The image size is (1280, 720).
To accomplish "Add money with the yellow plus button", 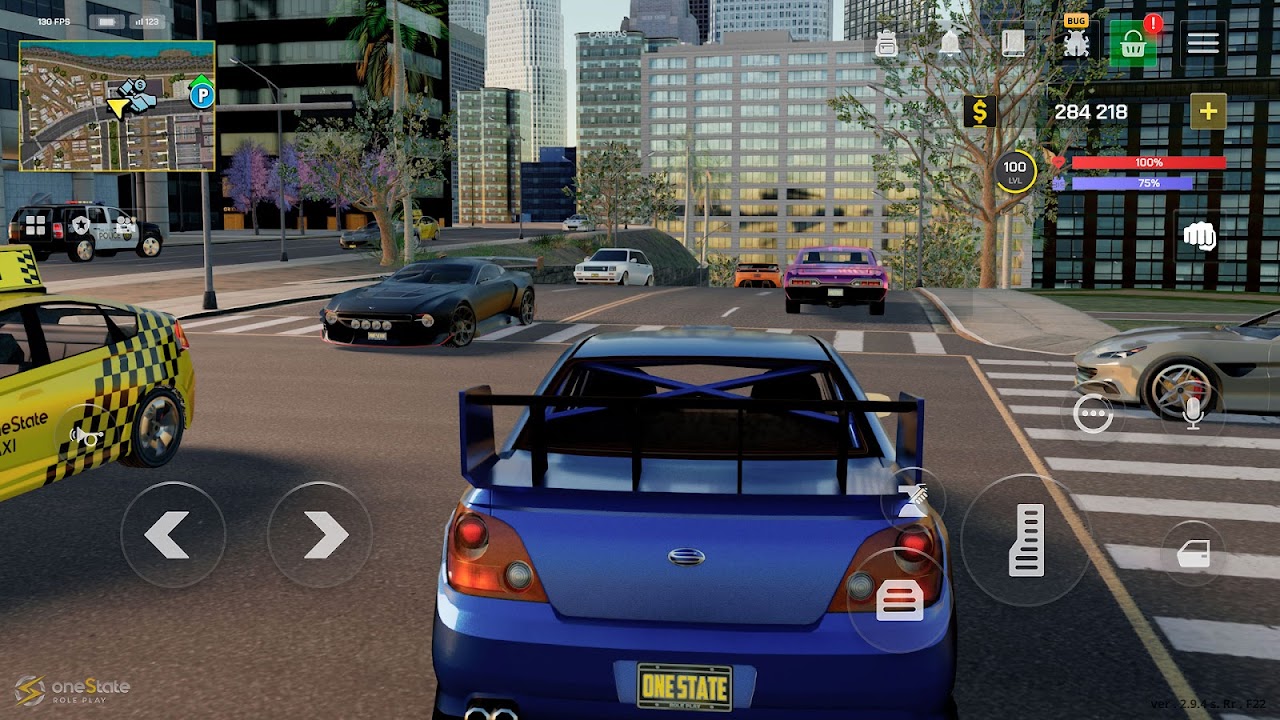I will click(1208, 111).
